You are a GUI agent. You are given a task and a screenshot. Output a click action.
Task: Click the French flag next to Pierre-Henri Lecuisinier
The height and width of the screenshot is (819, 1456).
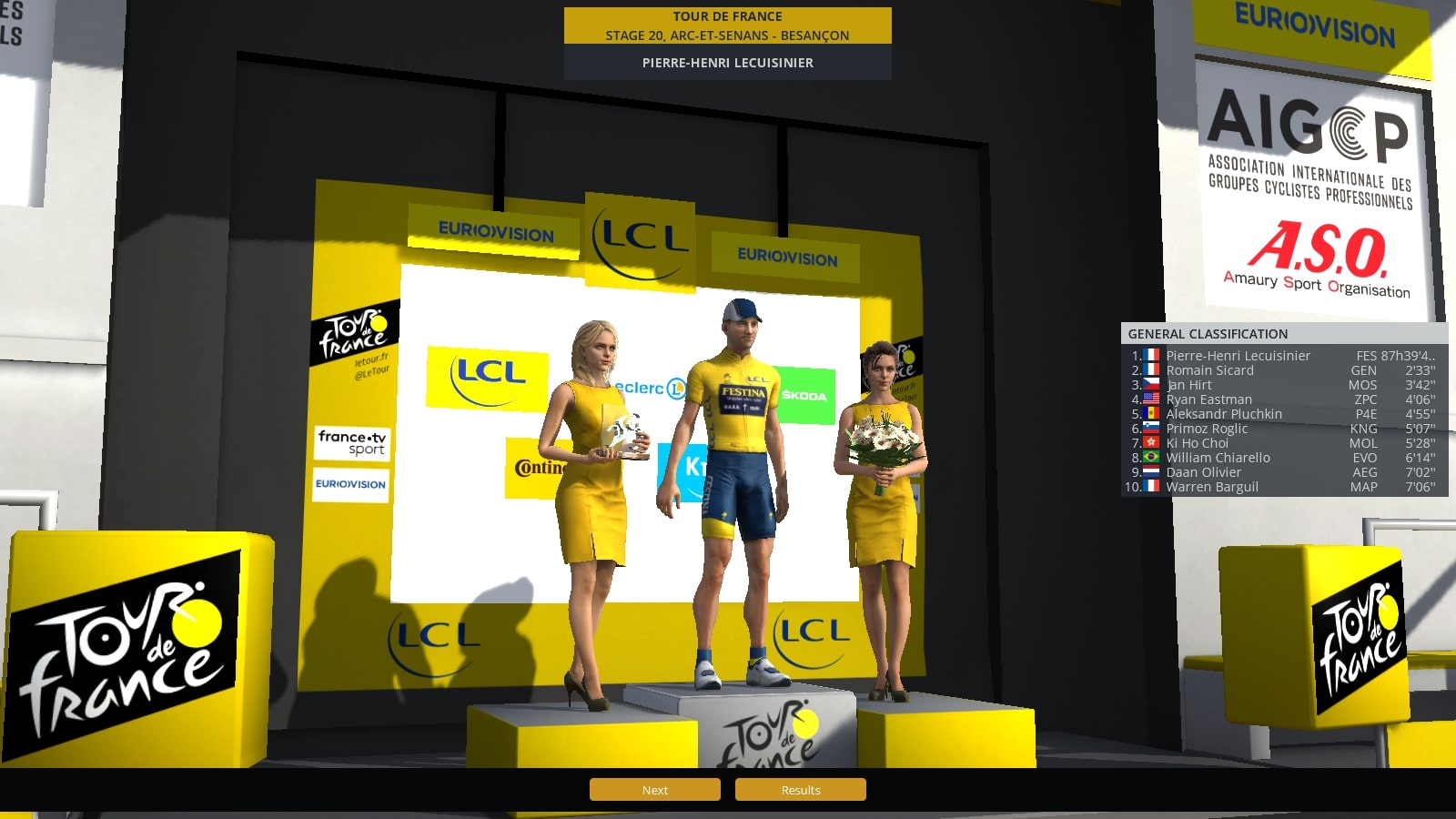[x=1150, y=356]
